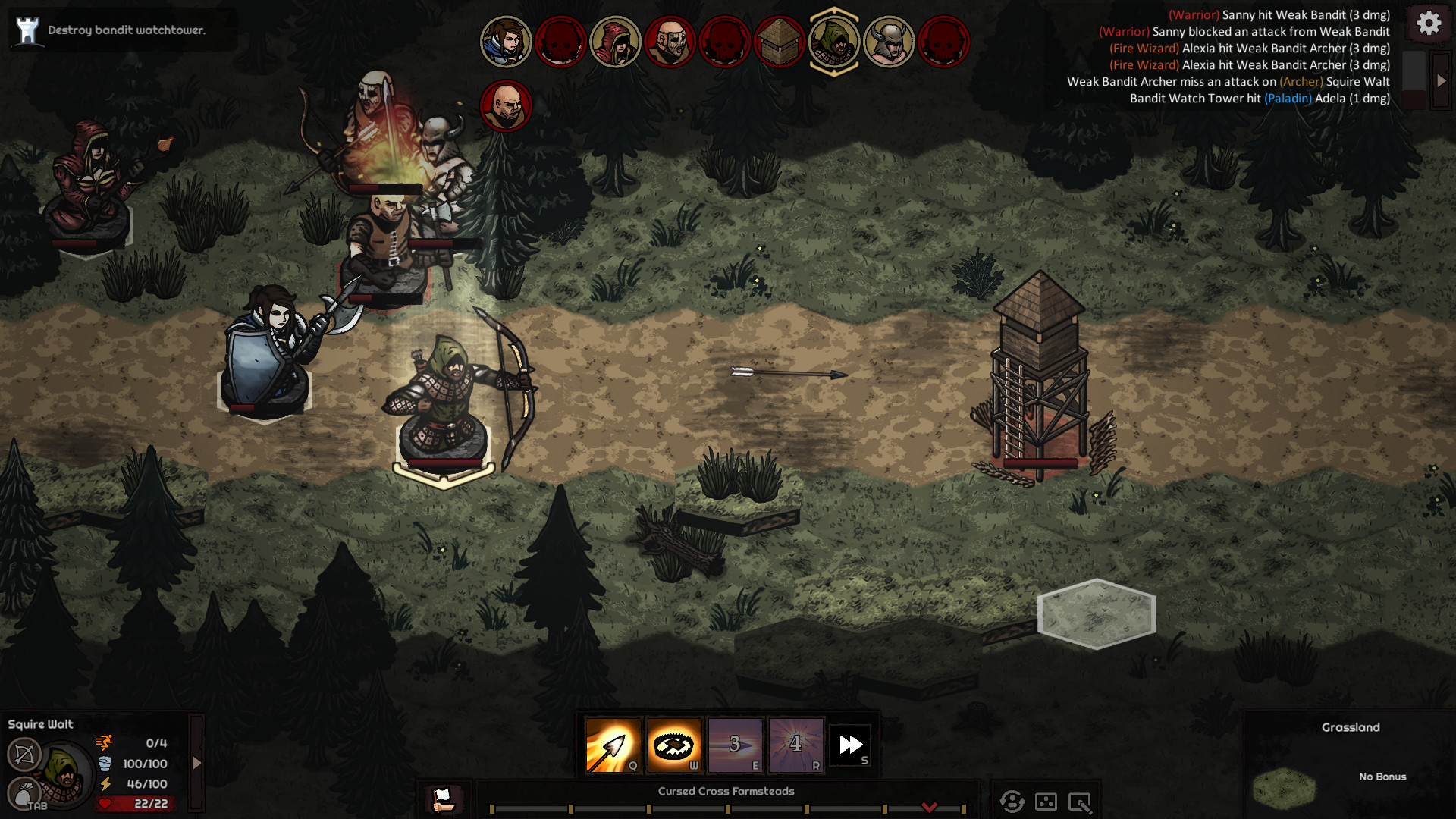Expand the quest objective banner

tap(26, 30)
